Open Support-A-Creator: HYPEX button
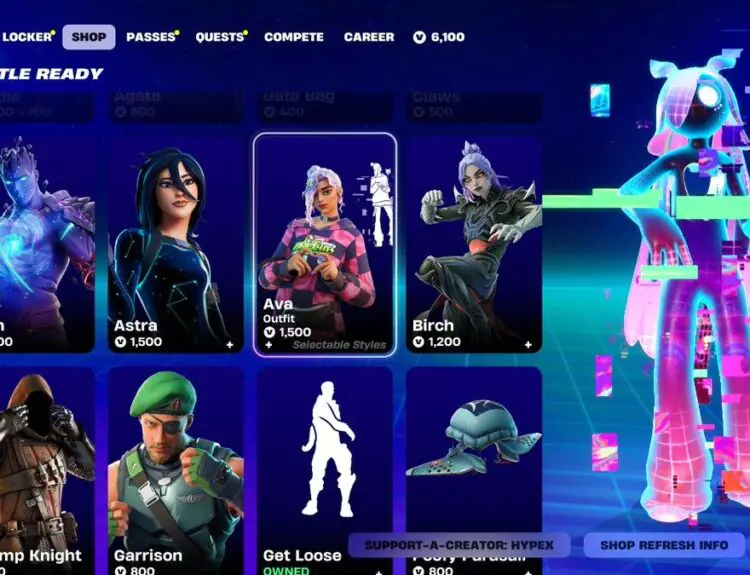This screenshot has width=750, height=575. 459,546
